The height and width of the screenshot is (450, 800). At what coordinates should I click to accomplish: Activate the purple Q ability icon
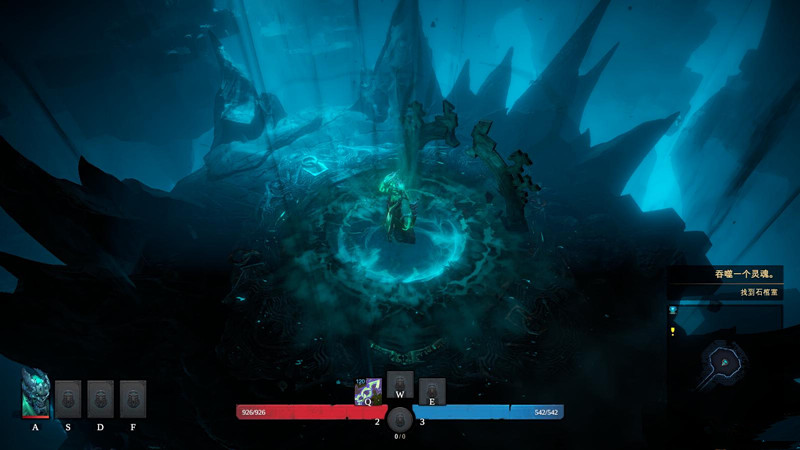click(x=368, y=392)
